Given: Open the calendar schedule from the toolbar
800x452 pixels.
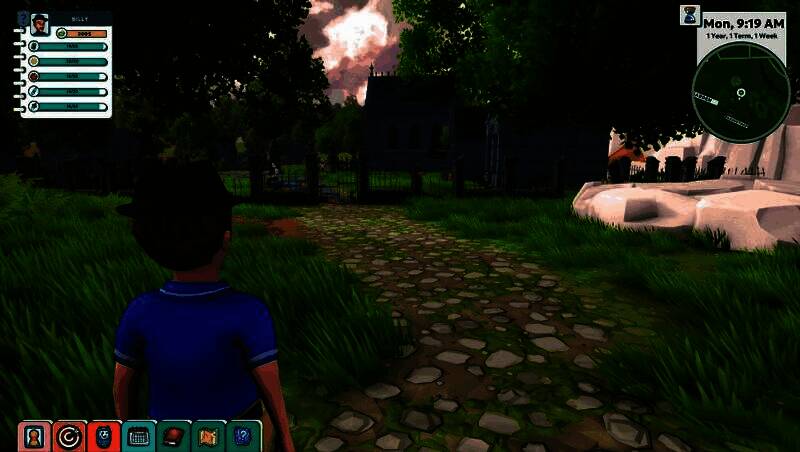Looking at the screenshot, I should [139, 437].
